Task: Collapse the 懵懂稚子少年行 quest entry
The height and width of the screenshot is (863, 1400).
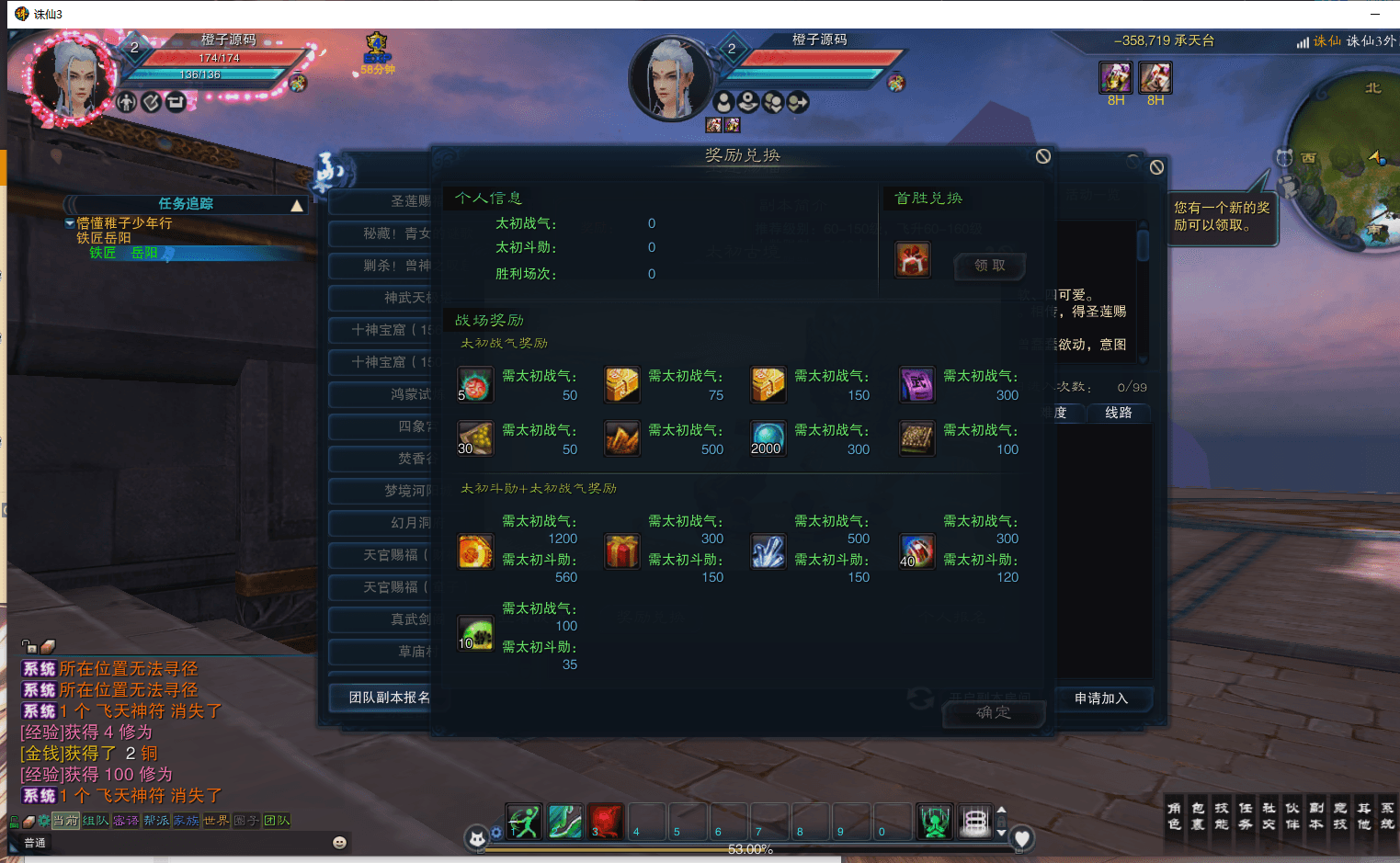Action: coord(69,222)
